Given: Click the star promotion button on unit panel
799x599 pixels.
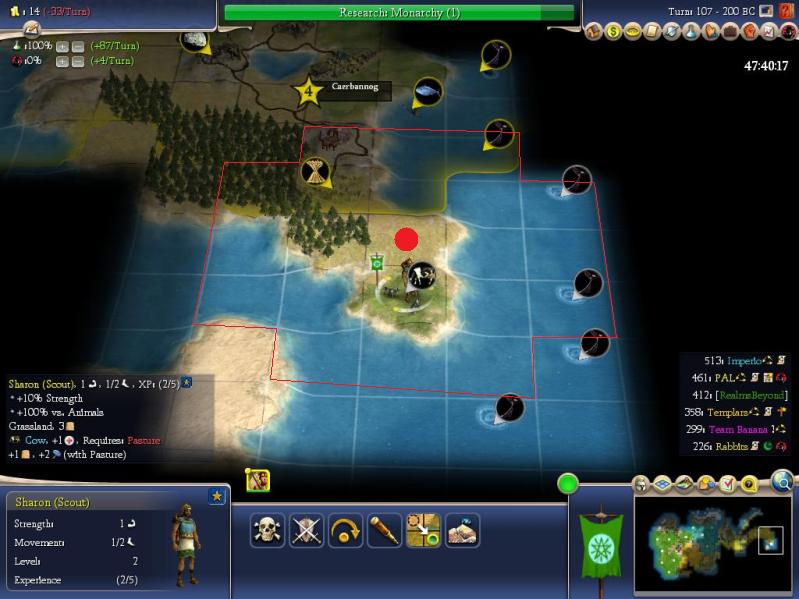Looking at the screenshot, I should pos(216,496).
